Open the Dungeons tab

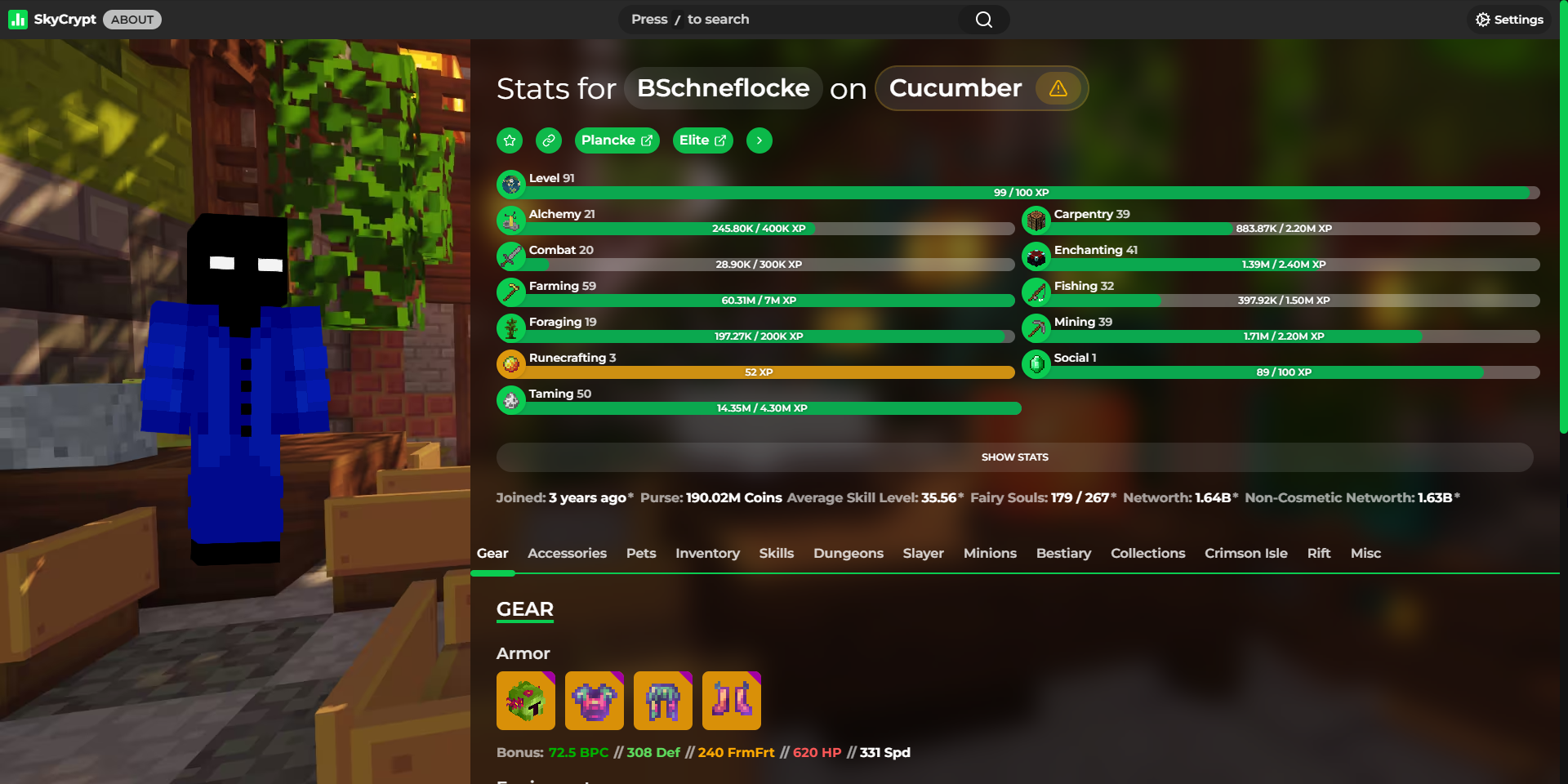848,553
